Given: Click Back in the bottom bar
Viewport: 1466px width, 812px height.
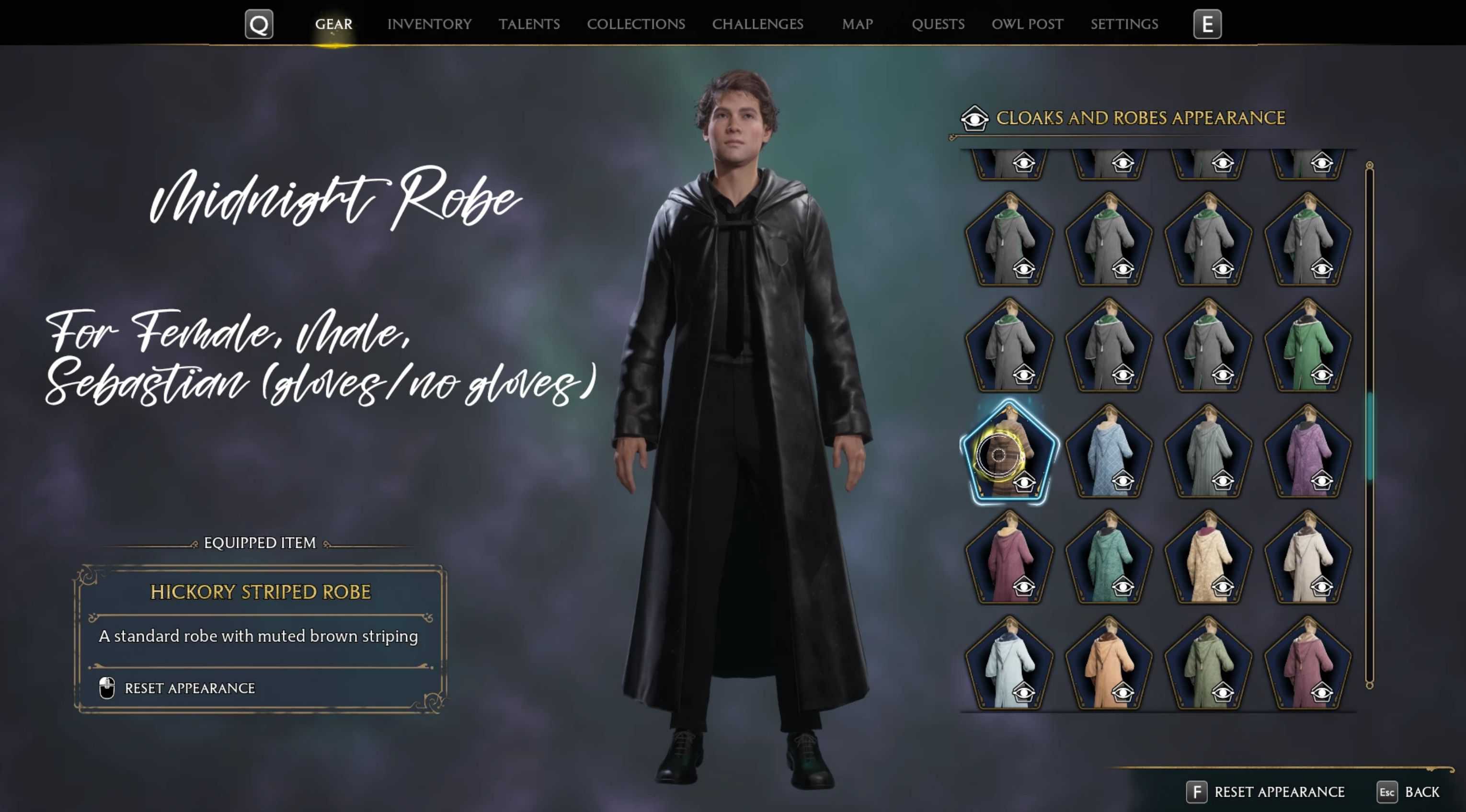Looking at the screenshot, I should (x=1421, y=791).
